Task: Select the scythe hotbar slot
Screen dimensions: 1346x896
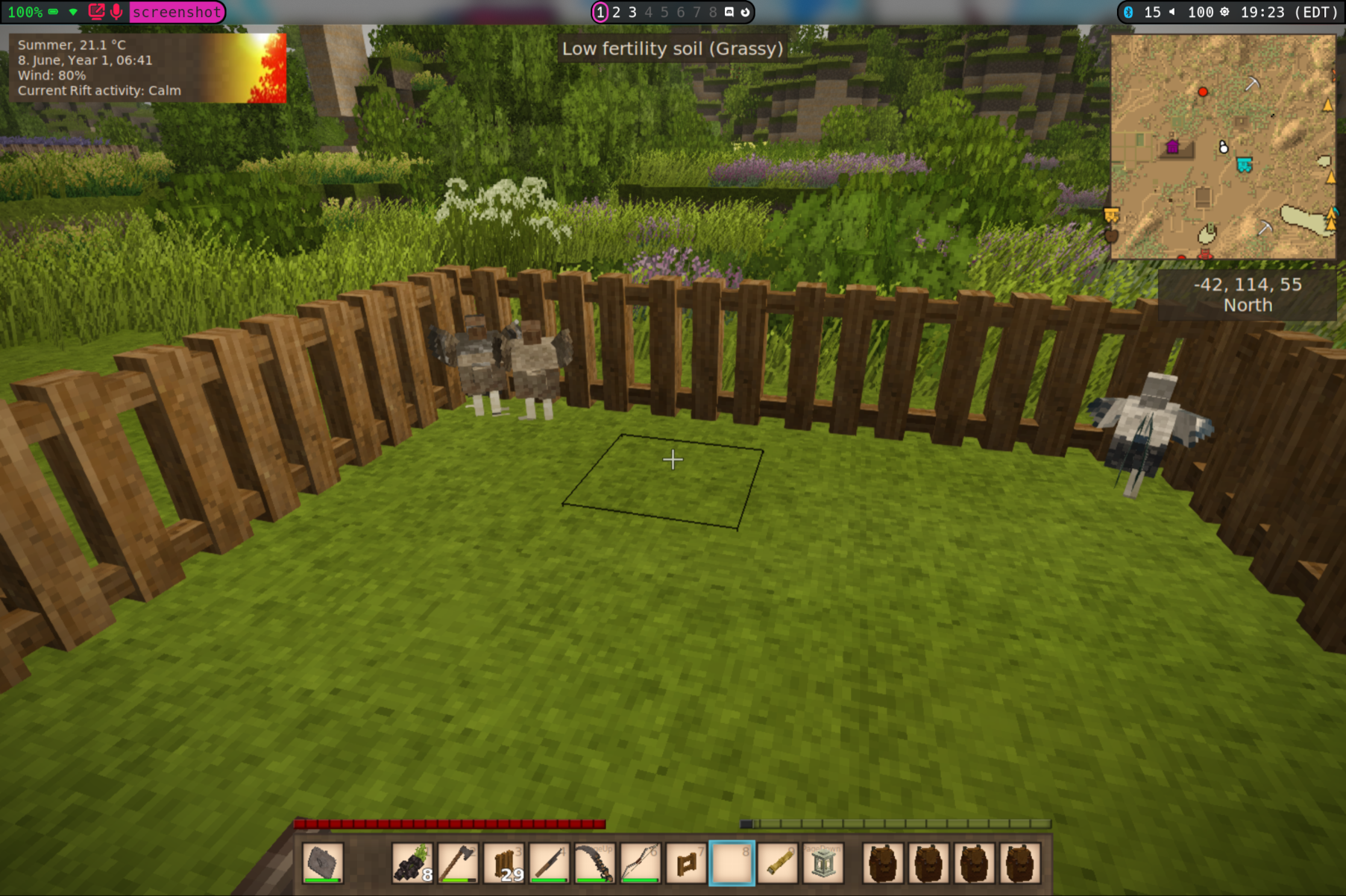Action: (595, 864)
